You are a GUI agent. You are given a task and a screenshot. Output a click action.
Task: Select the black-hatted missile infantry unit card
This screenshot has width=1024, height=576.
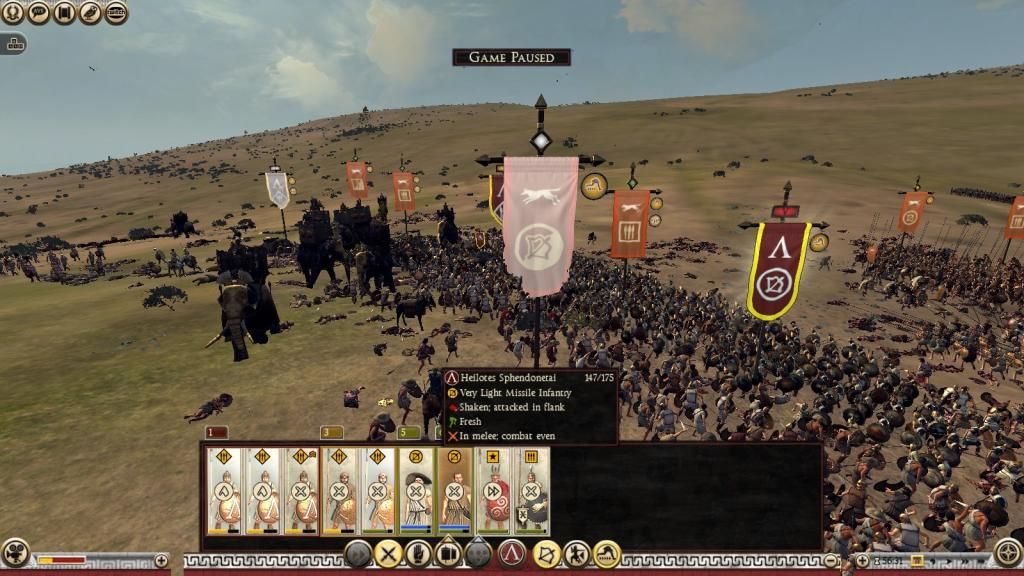coord(416,490)
